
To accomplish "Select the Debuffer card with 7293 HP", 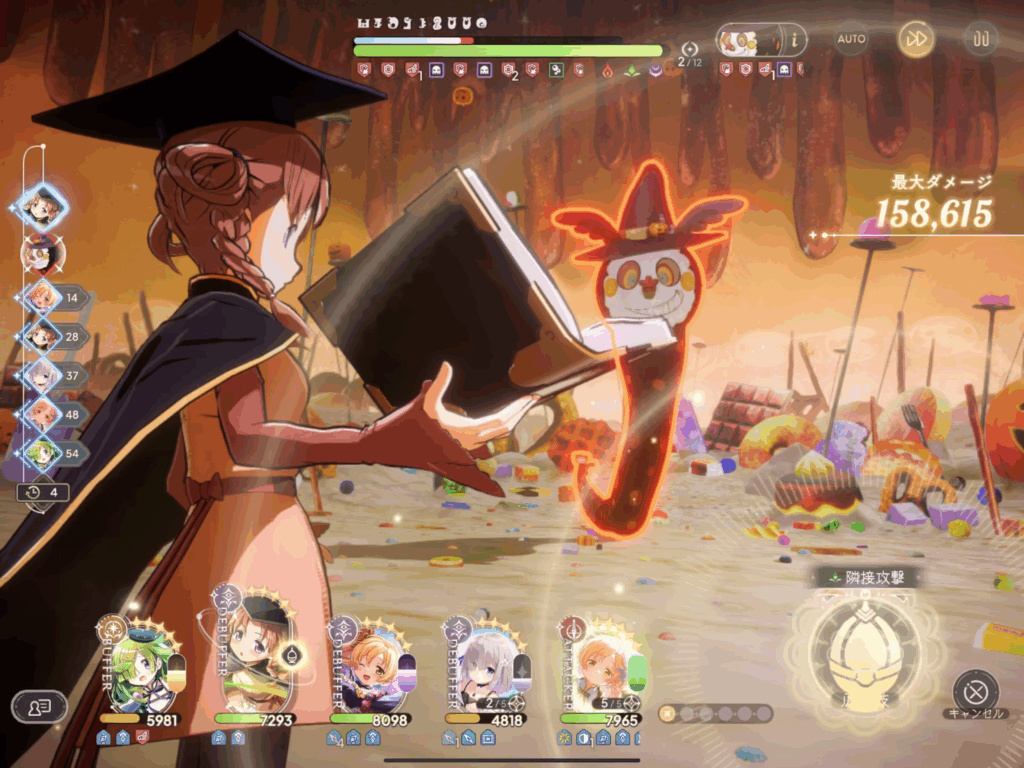I will click(x=257, y=663).
